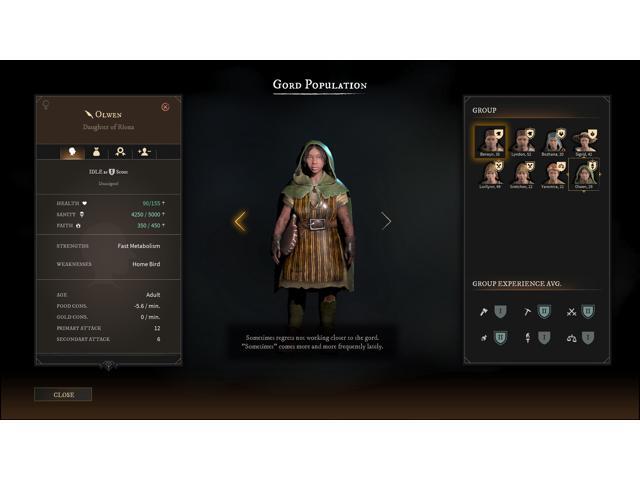
Task: Open the sack inventory tab
Action: 97,152
